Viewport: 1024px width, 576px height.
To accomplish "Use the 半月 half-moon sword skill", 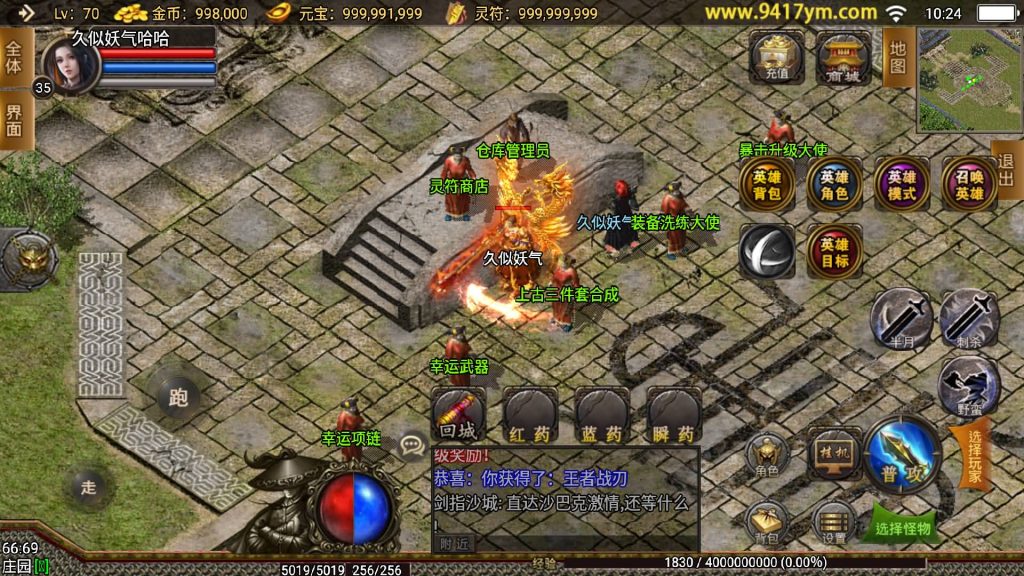I will click(x=900, y=320).
